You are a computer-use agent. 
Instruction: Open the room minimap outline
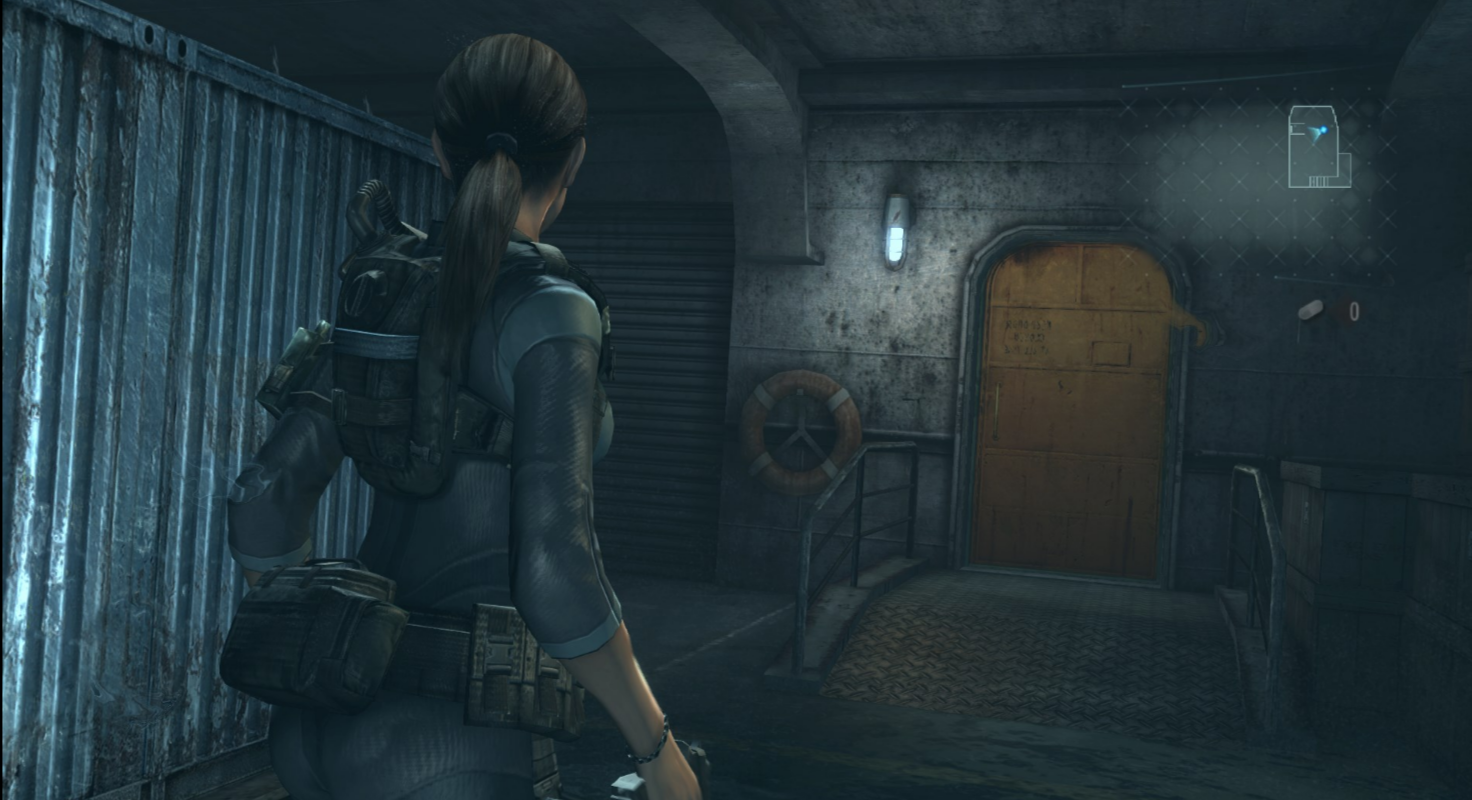(x=1318, y=148)
